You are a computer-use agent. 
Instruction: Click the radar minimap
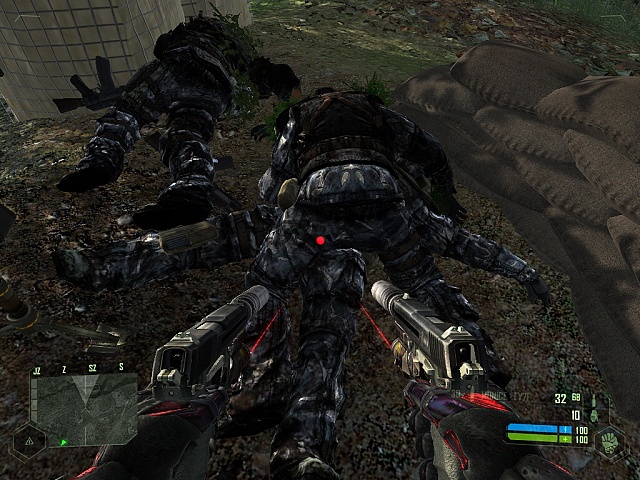pyautogui.click(x=83, y=408)
